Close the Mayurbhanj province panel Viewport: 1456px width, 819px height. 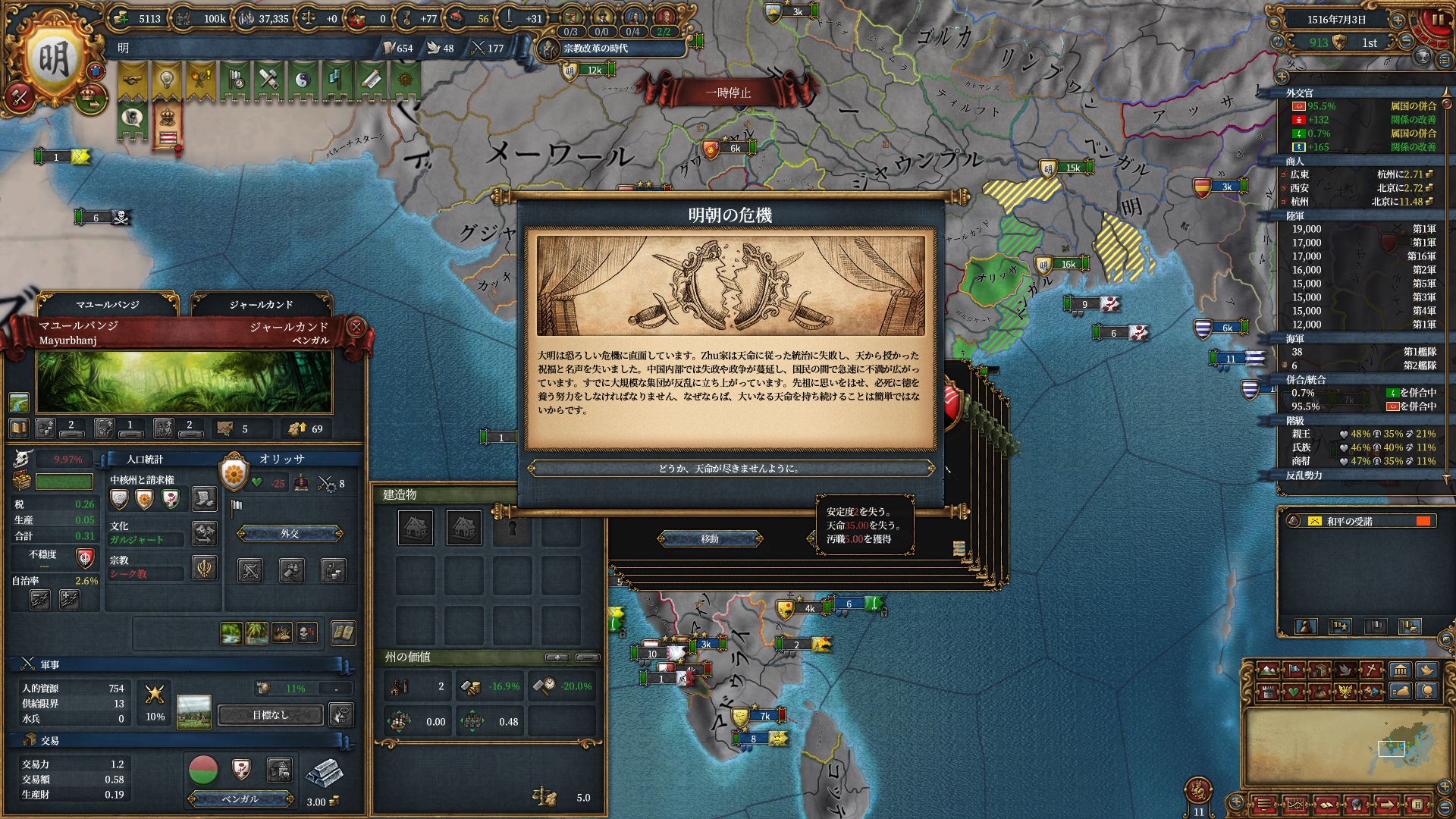coord(356,327)
